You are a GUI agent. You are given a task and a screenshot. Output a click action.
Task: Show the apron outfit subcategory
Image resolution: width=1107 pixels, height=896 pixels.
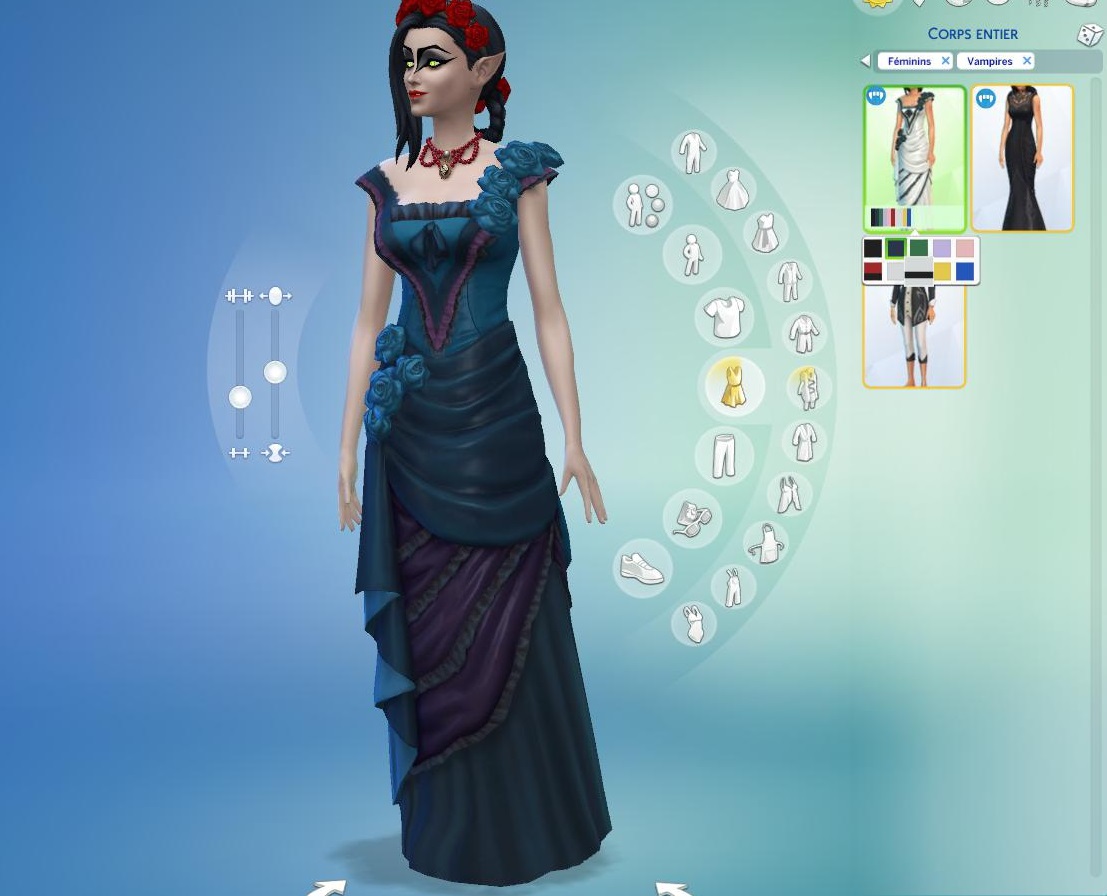(x=767, y=543)
